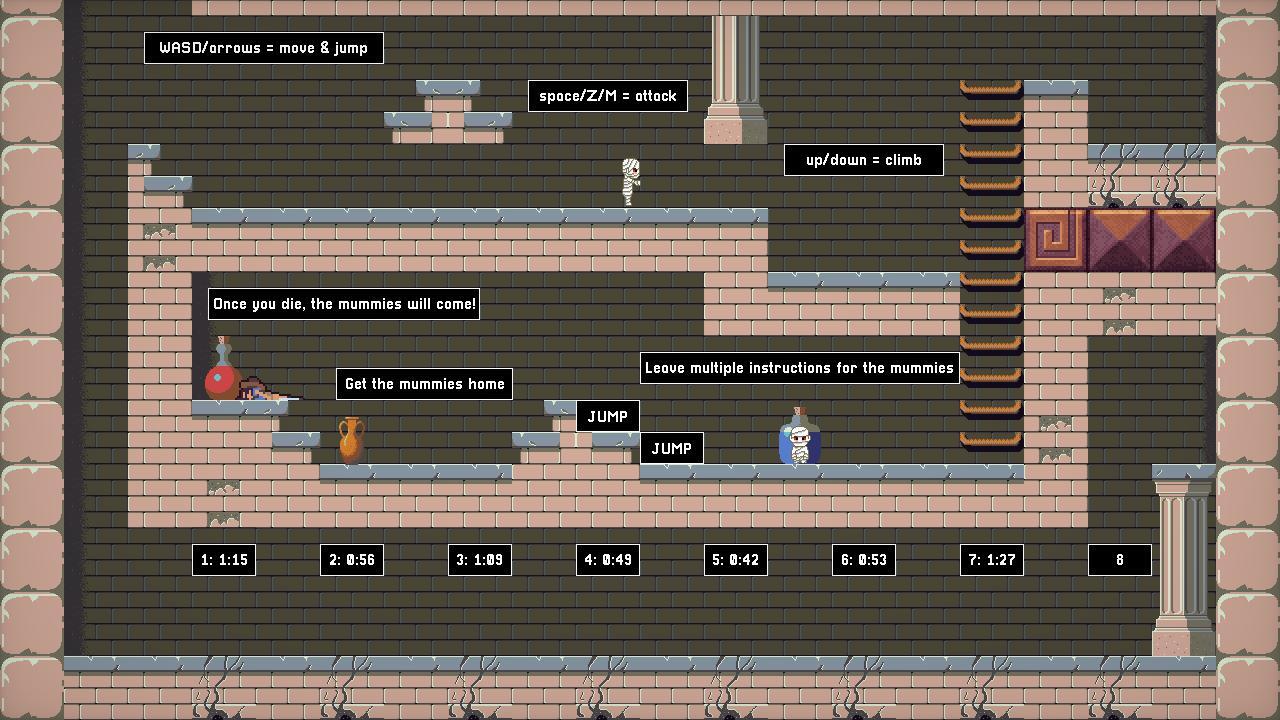This screenshot has width=1280, height=720.
Task: Toggle the JUMP sign beside the bottled mummy
Action: 672,448
